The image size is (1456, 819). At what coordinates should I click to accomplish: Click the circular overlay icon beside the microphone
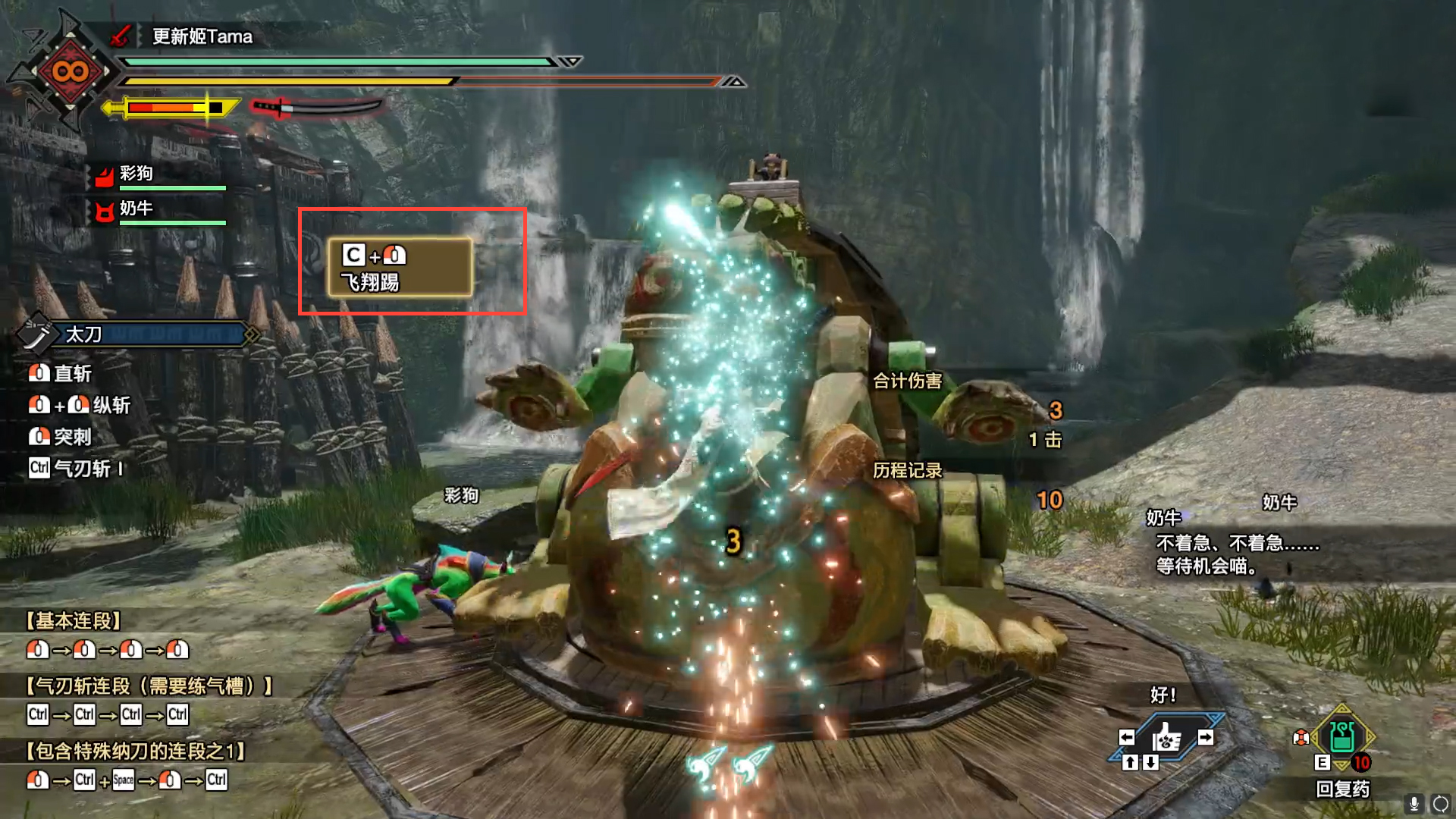(x=1440, y=804)
